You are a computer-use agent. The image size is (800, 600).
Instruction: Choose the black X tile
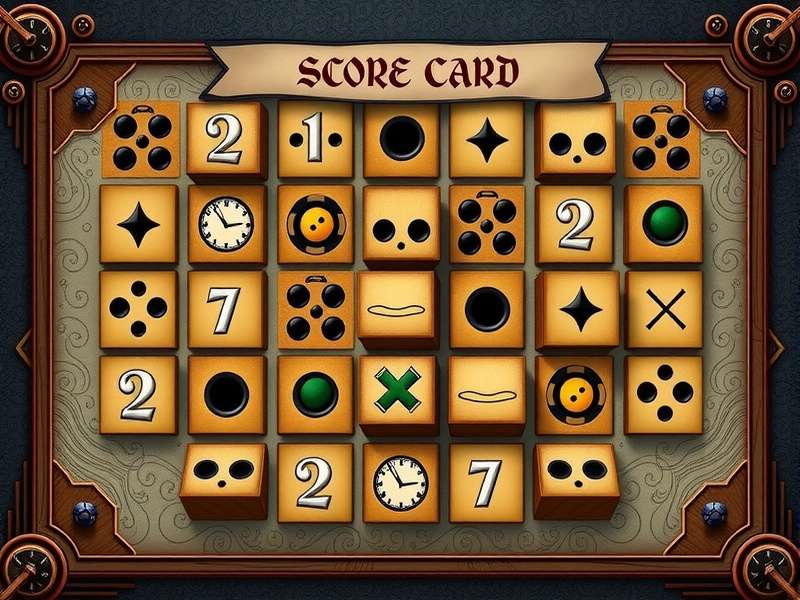(663, 310)
